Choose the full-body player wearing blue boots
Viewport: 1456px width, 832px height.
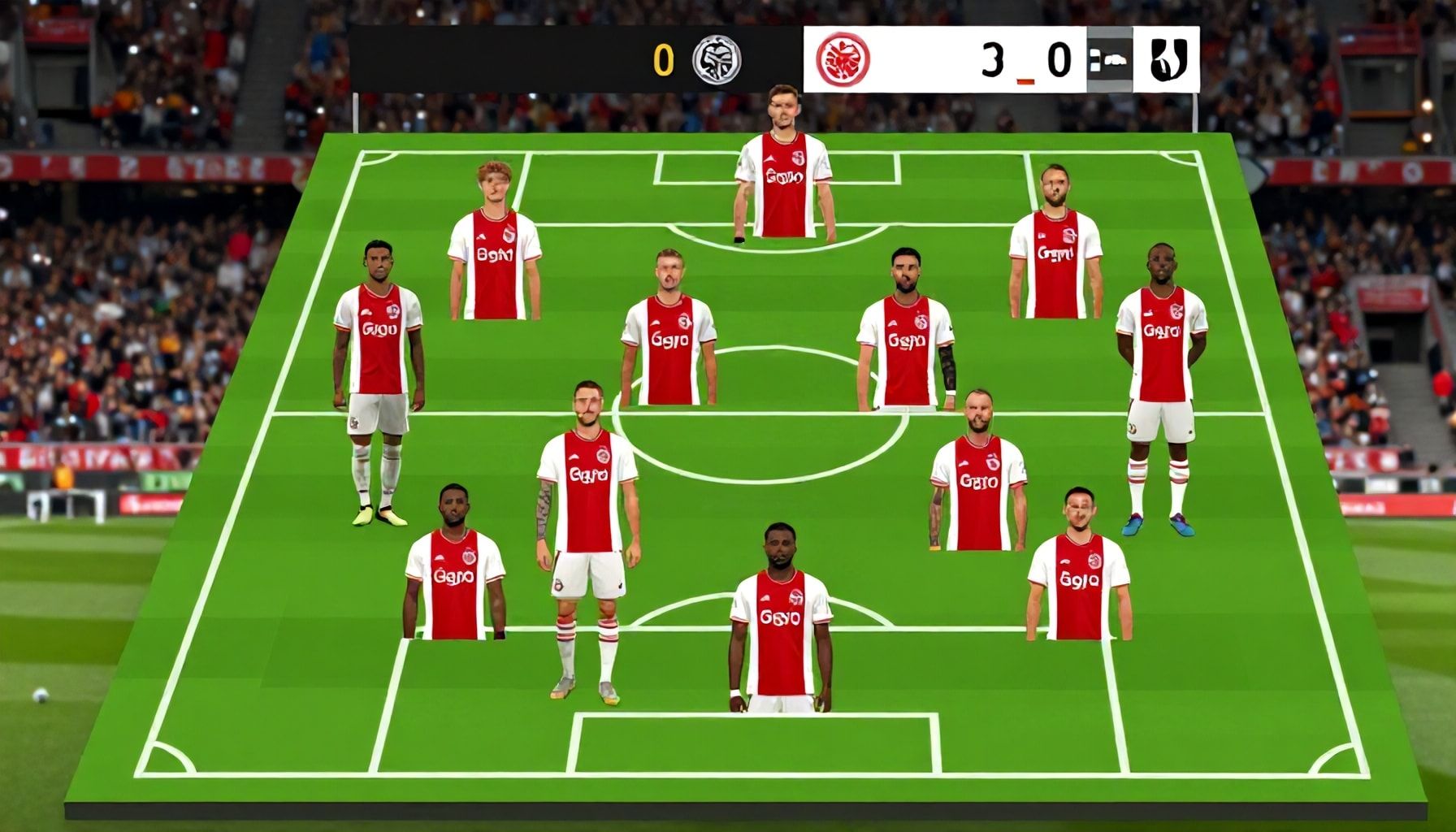pyautogui.click(x=1160, y=390)
